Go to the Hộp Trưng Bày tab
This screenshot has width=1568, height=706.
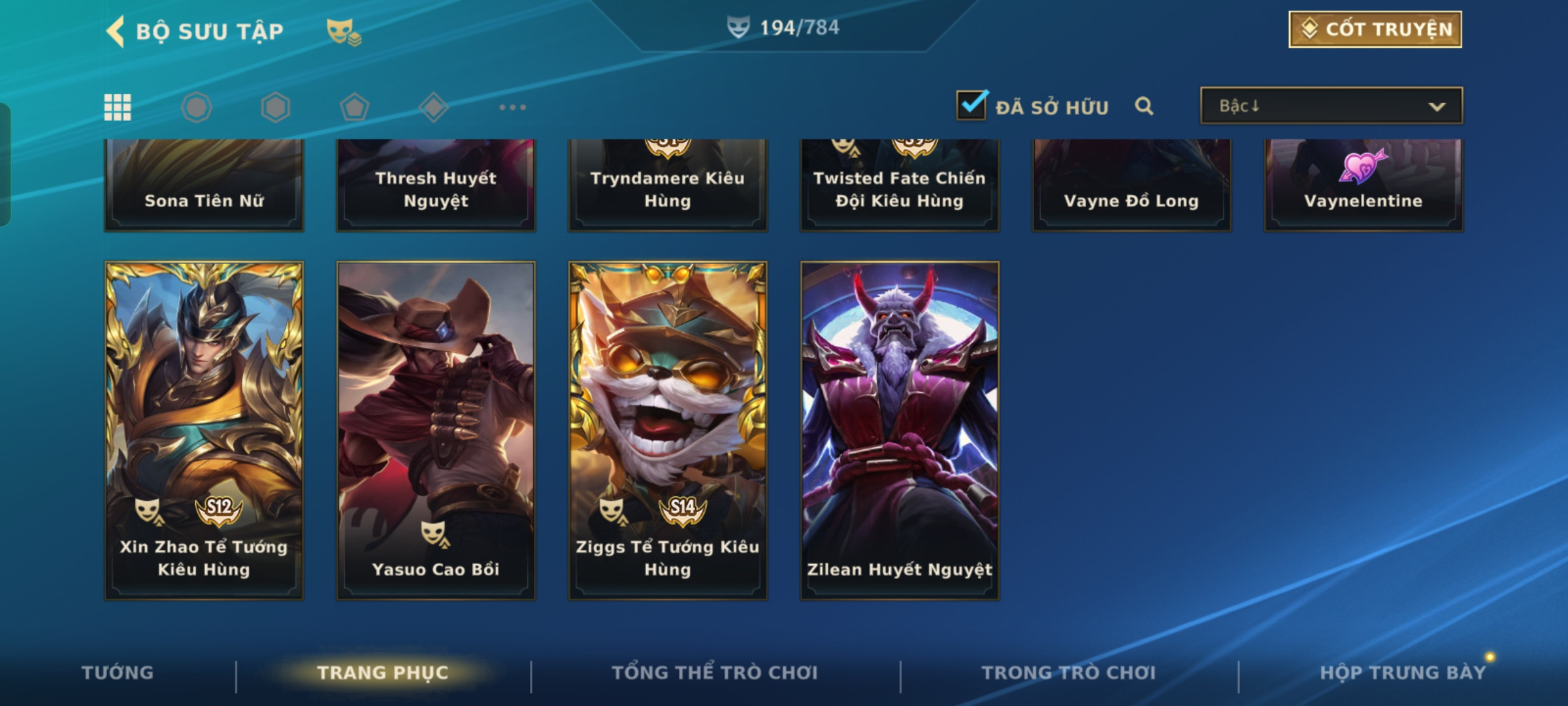pyautogui.click(x=1403, y=673)
